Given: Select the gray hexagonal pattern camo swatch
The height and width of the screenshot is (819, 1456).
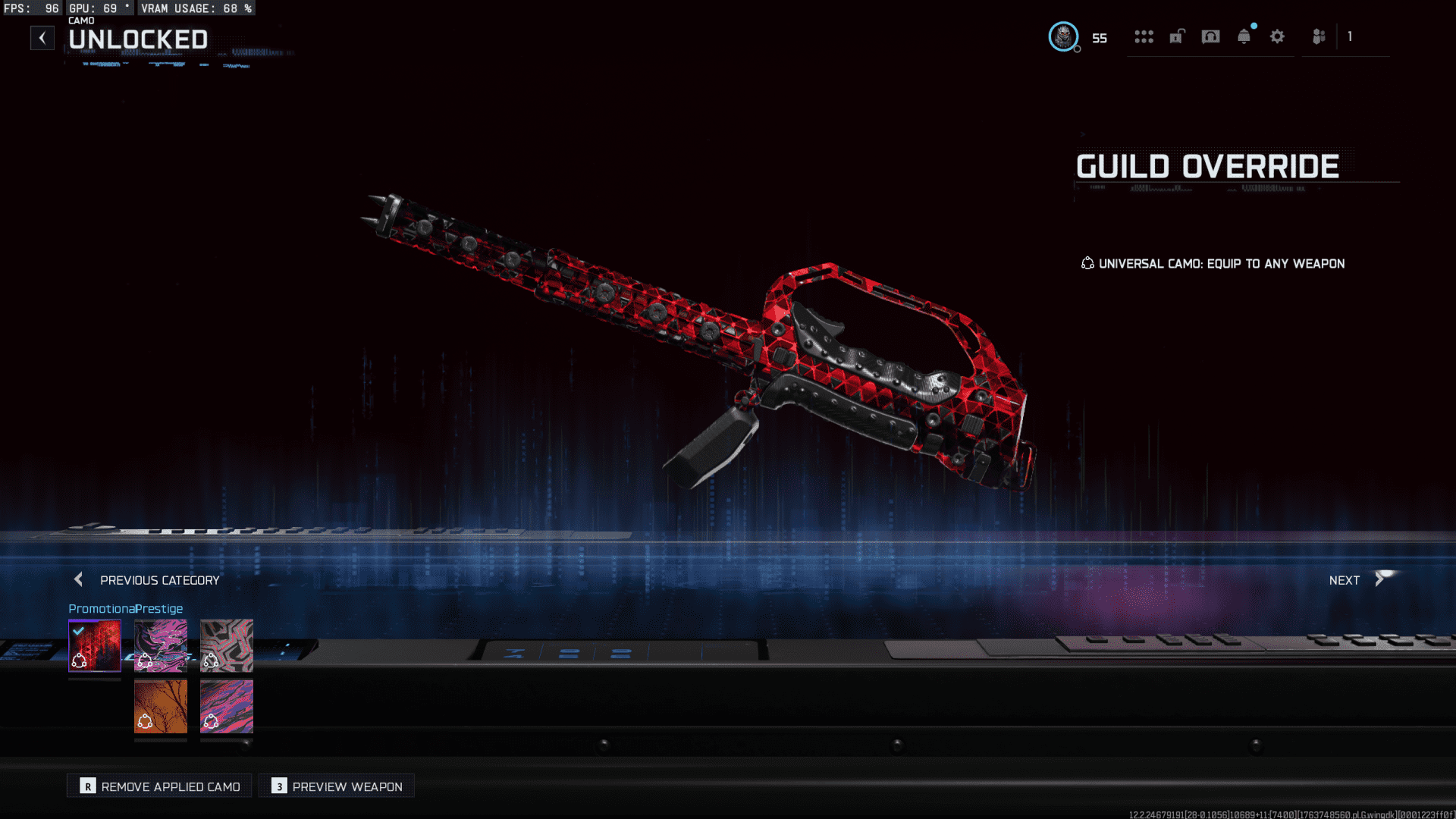Looking at the screenshot, I should click(x=226, y=646).
